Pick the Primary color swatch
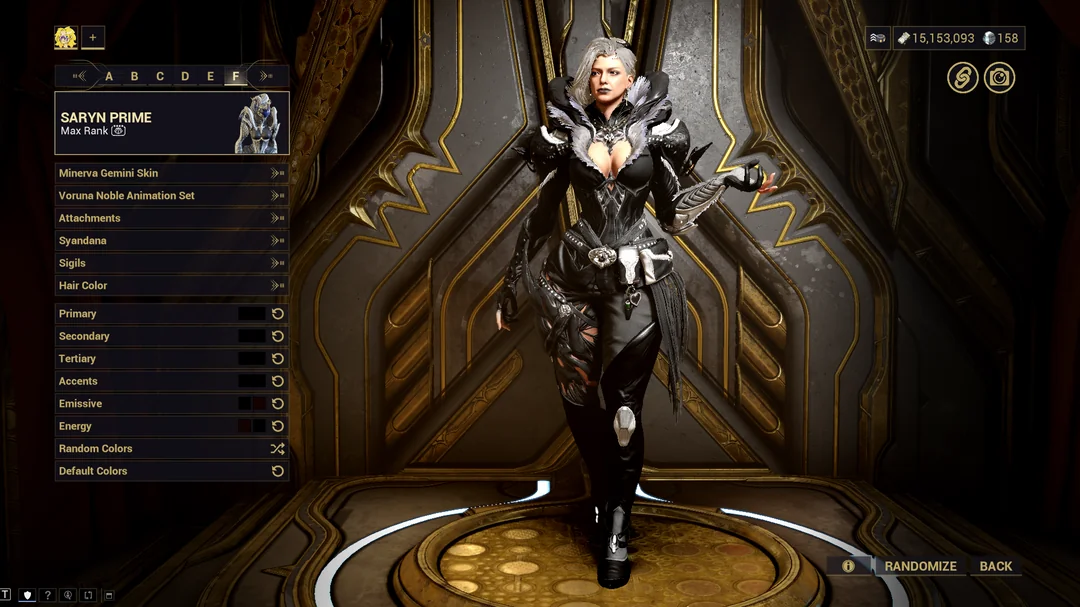Screen dimensions: 1080x607 (x=252, y=314)
